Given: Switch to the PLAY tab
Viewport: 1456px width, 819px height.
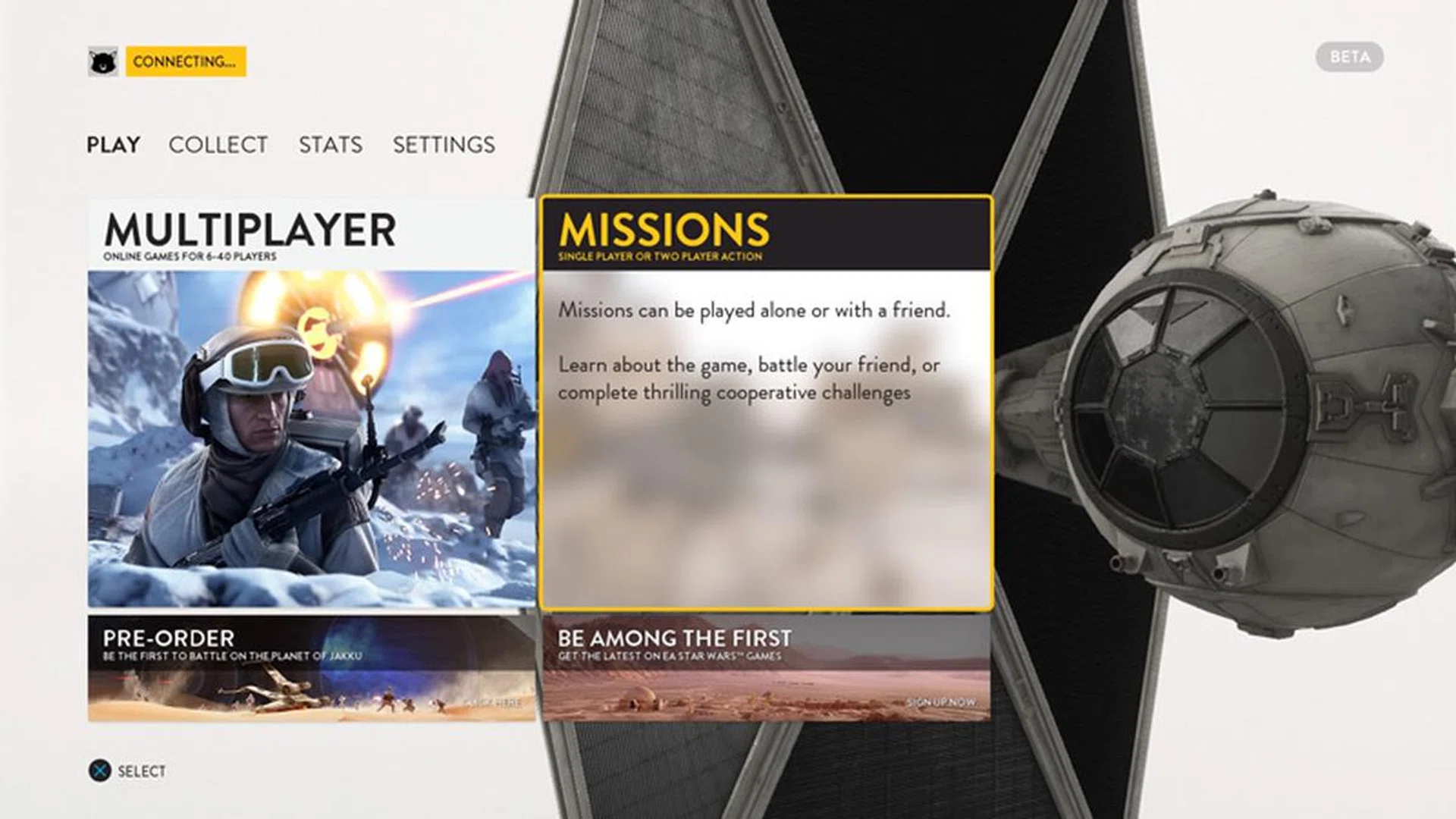Looking at the screenshot, I should 112,145.
